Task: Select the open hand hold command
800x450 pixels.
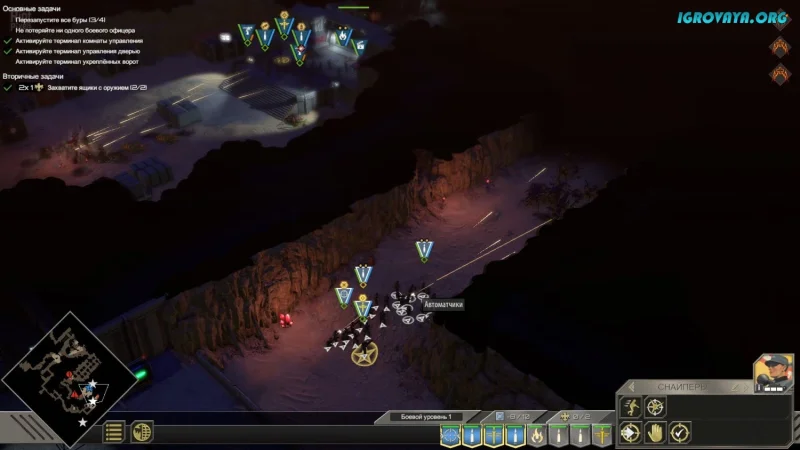Action: [655, 433]
